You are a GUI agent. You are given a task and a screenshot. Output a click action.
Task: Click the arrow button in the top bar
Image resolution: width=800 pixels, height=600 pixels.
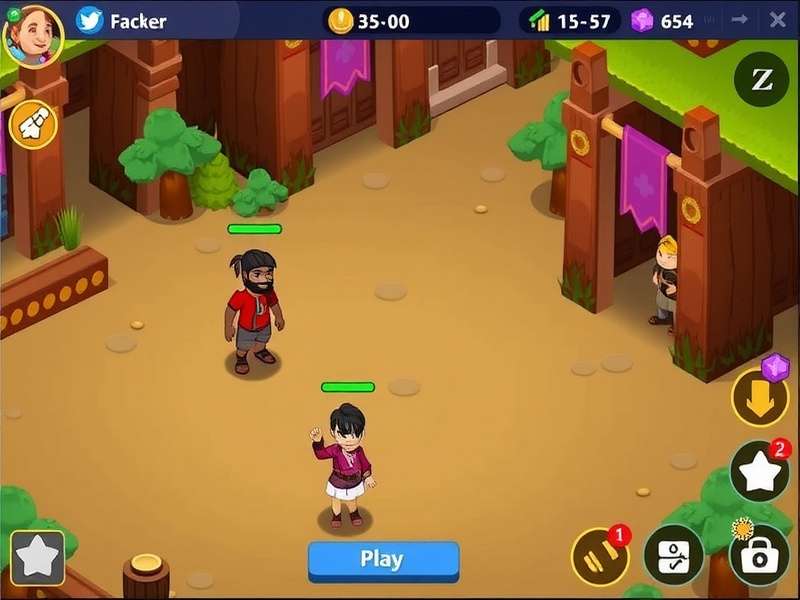pyautogui.click(x=740, y=20)
